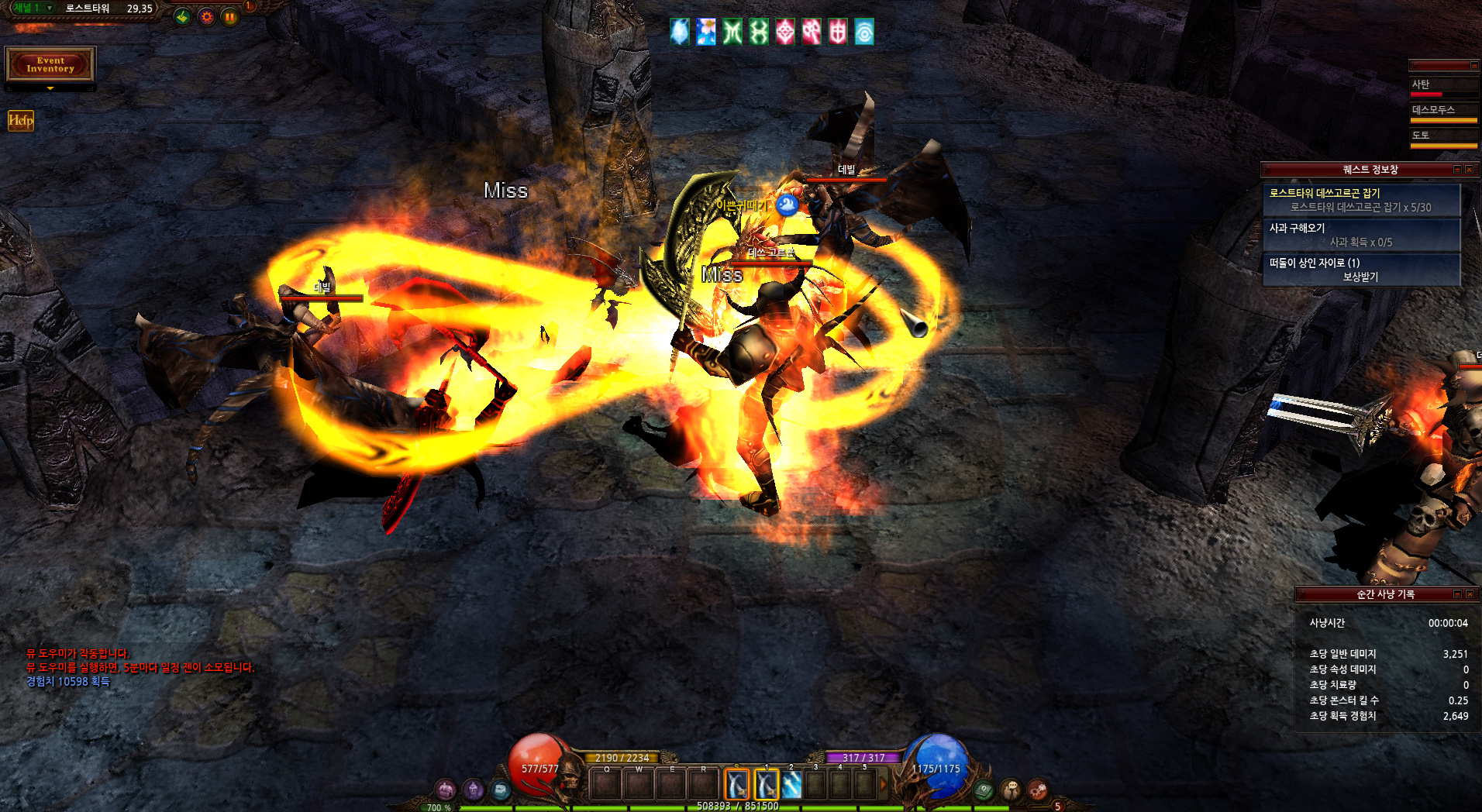
Task: Minimize the quest info window
Action: click(1457, 169)
